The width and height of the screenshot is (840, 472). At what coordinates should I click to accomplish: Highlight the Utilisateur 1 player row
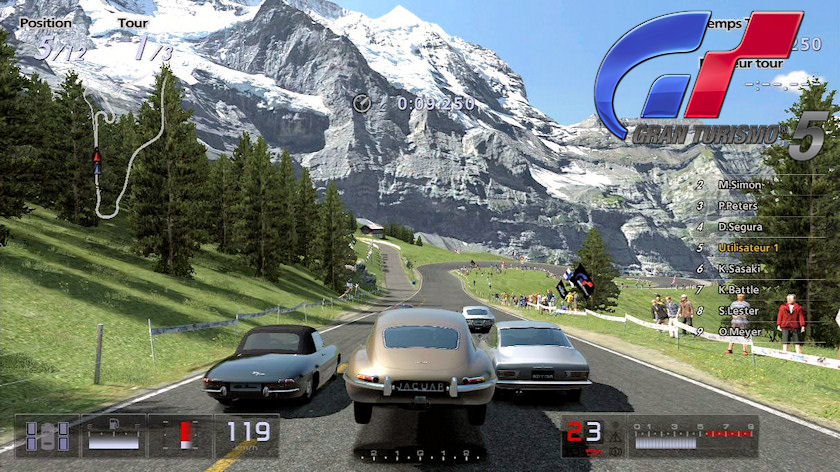click(x=749, y=247)
